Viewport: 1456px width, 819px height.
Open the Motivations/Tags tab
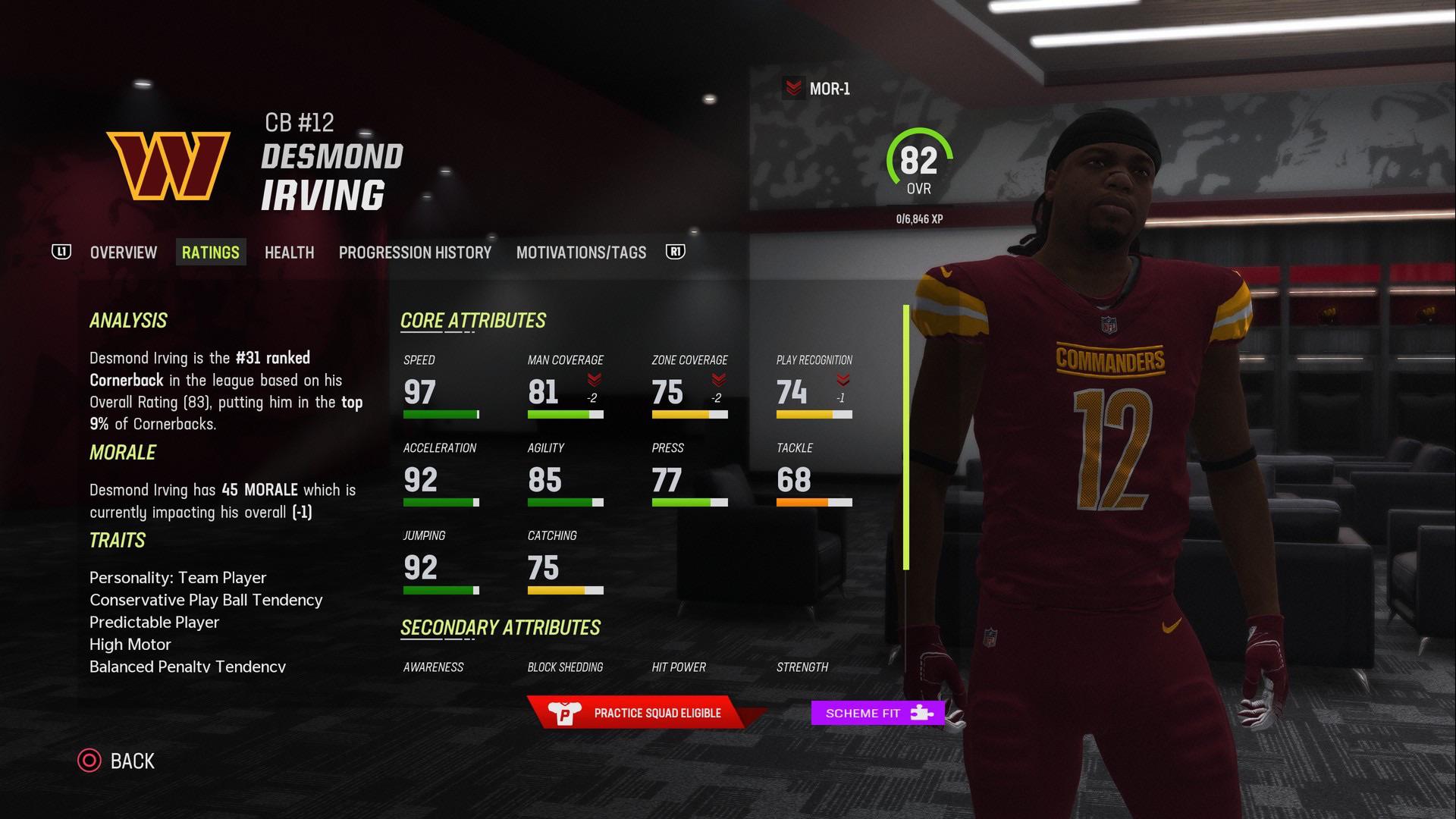(x=581, y=252)
